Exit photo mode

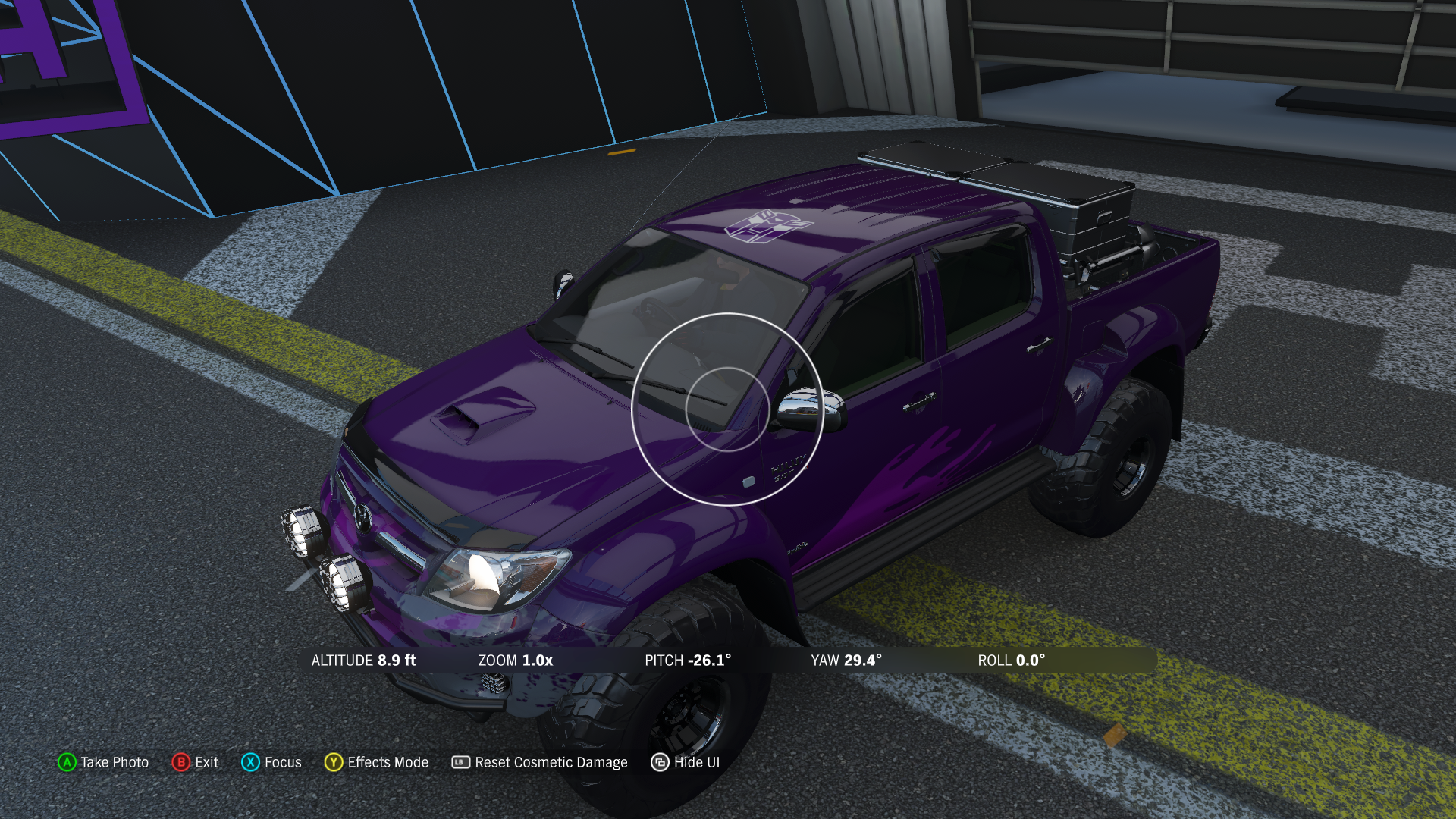[196, 762]
